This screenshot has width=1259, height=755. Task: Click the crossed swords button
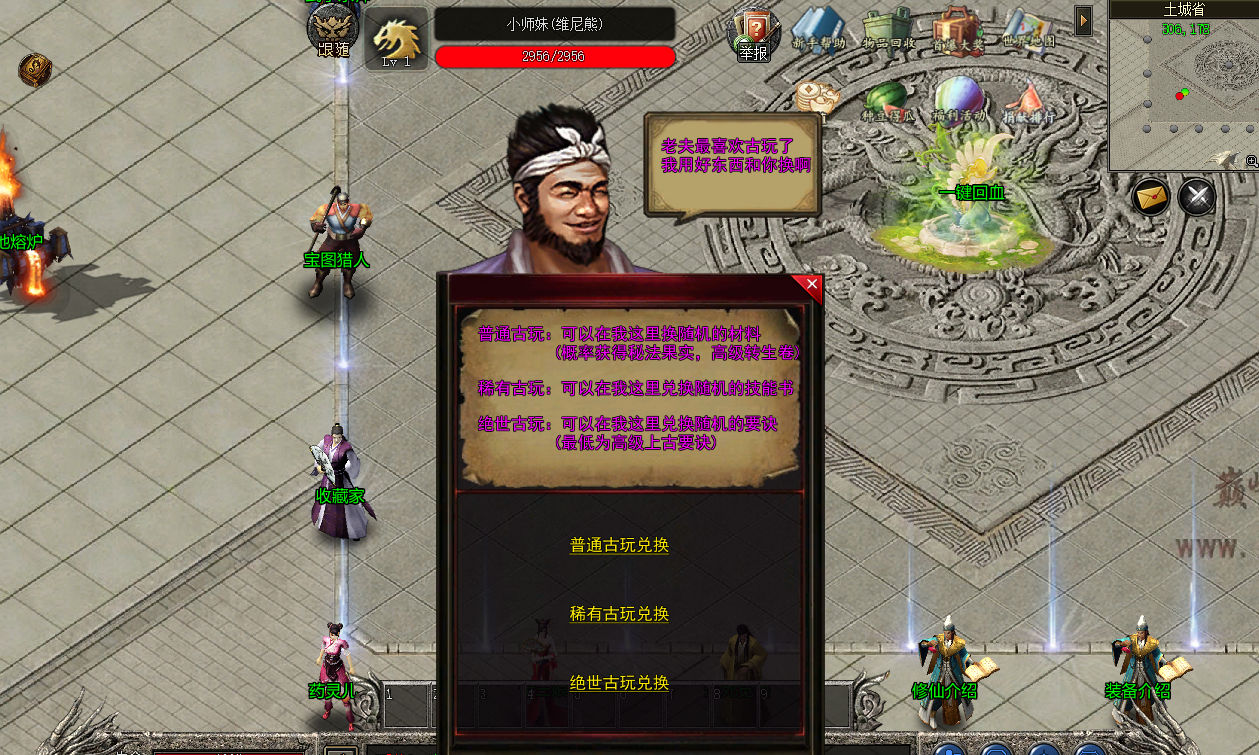(1197, 196)
